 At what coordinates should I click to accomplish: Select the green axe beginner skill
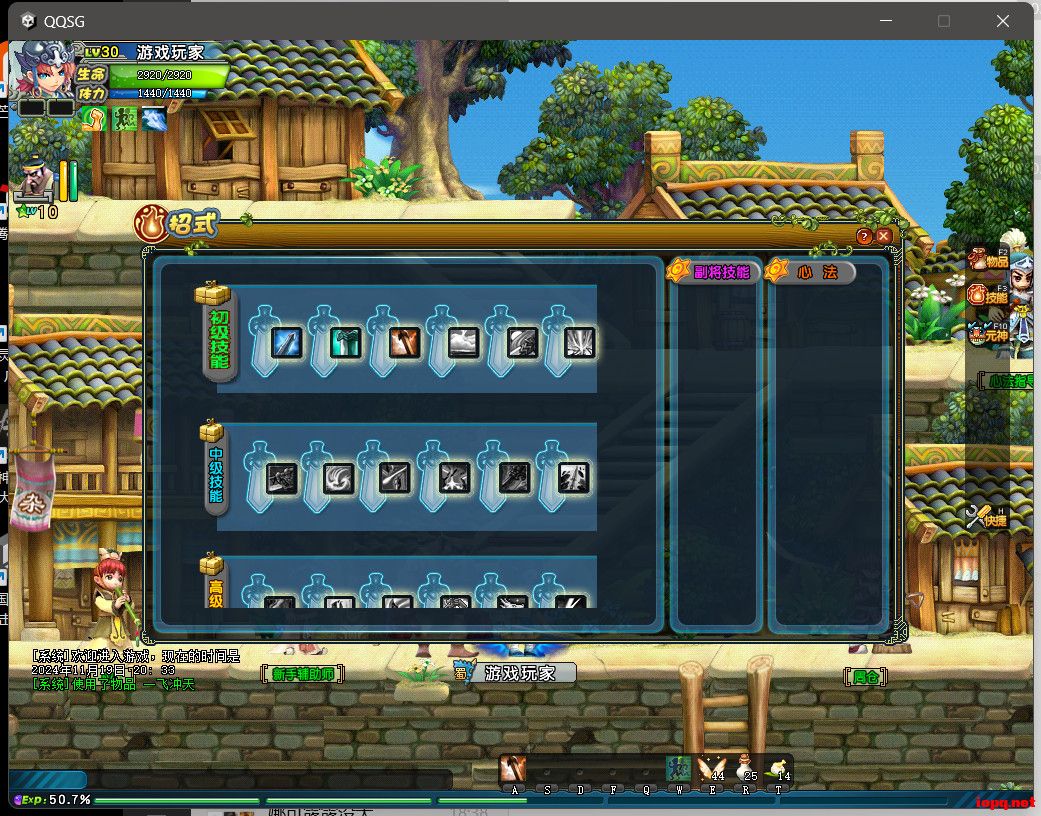click(345, 343)
